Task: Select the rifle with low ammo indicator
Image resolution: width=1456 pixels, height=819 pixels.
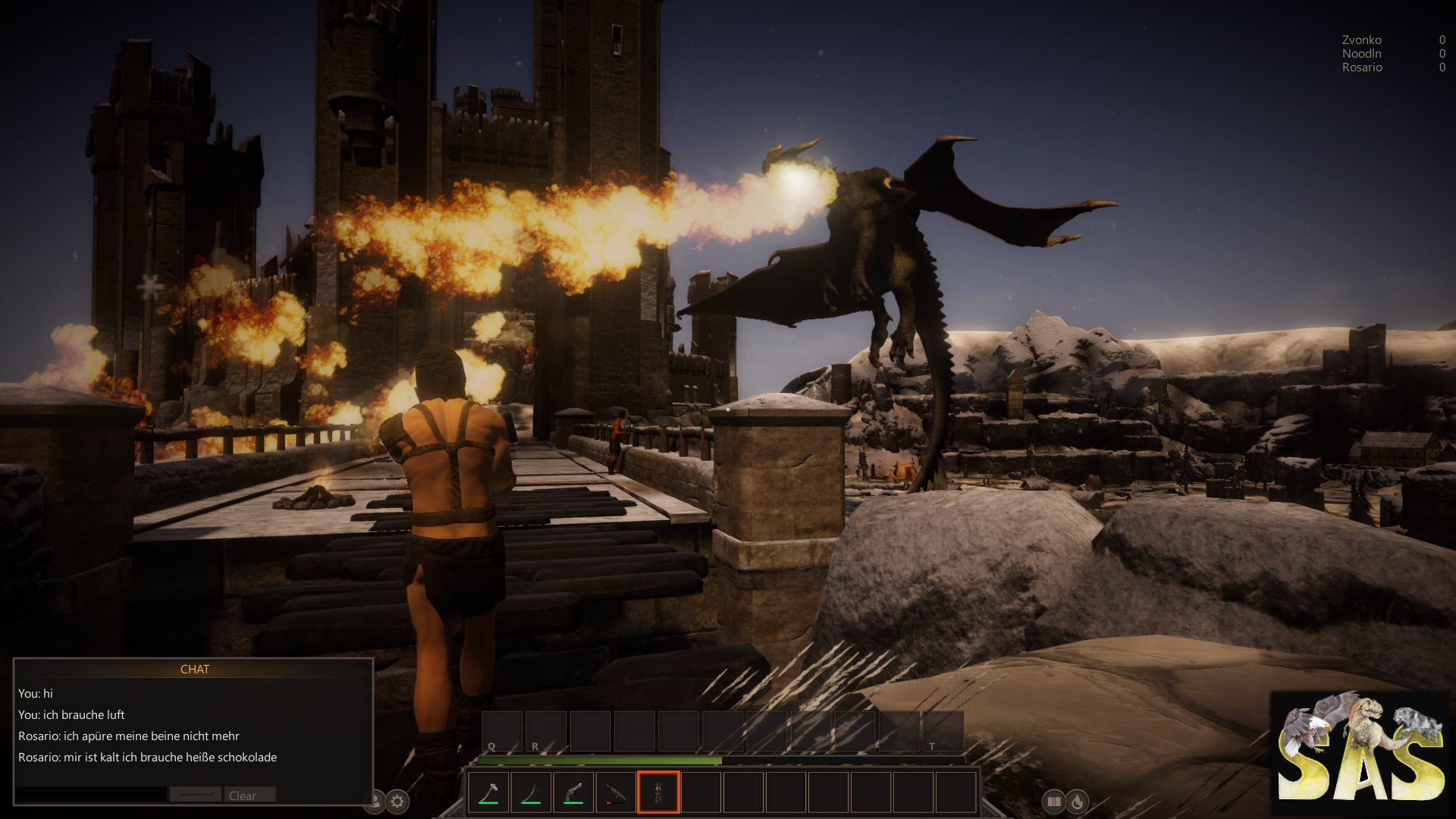Action: click(614, 791)
